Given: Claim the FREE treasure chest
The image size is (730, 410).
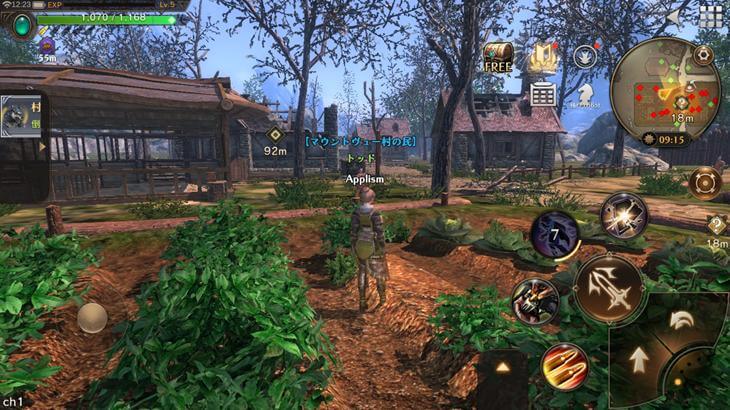Looking at the screenshot, I should tap(497, 57).
